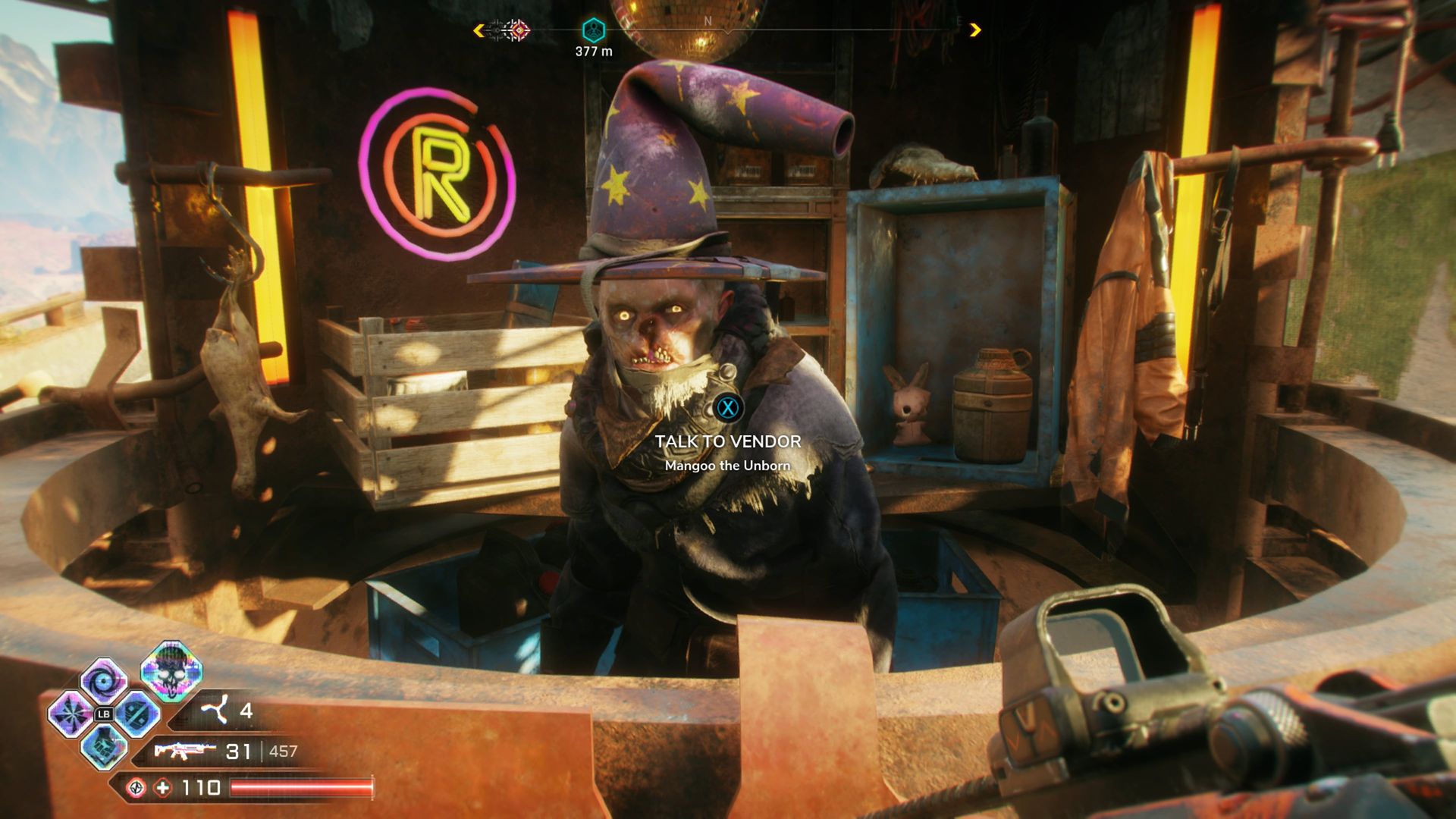Click the defibrillator icon beside health bar

[x=137, y=788]
